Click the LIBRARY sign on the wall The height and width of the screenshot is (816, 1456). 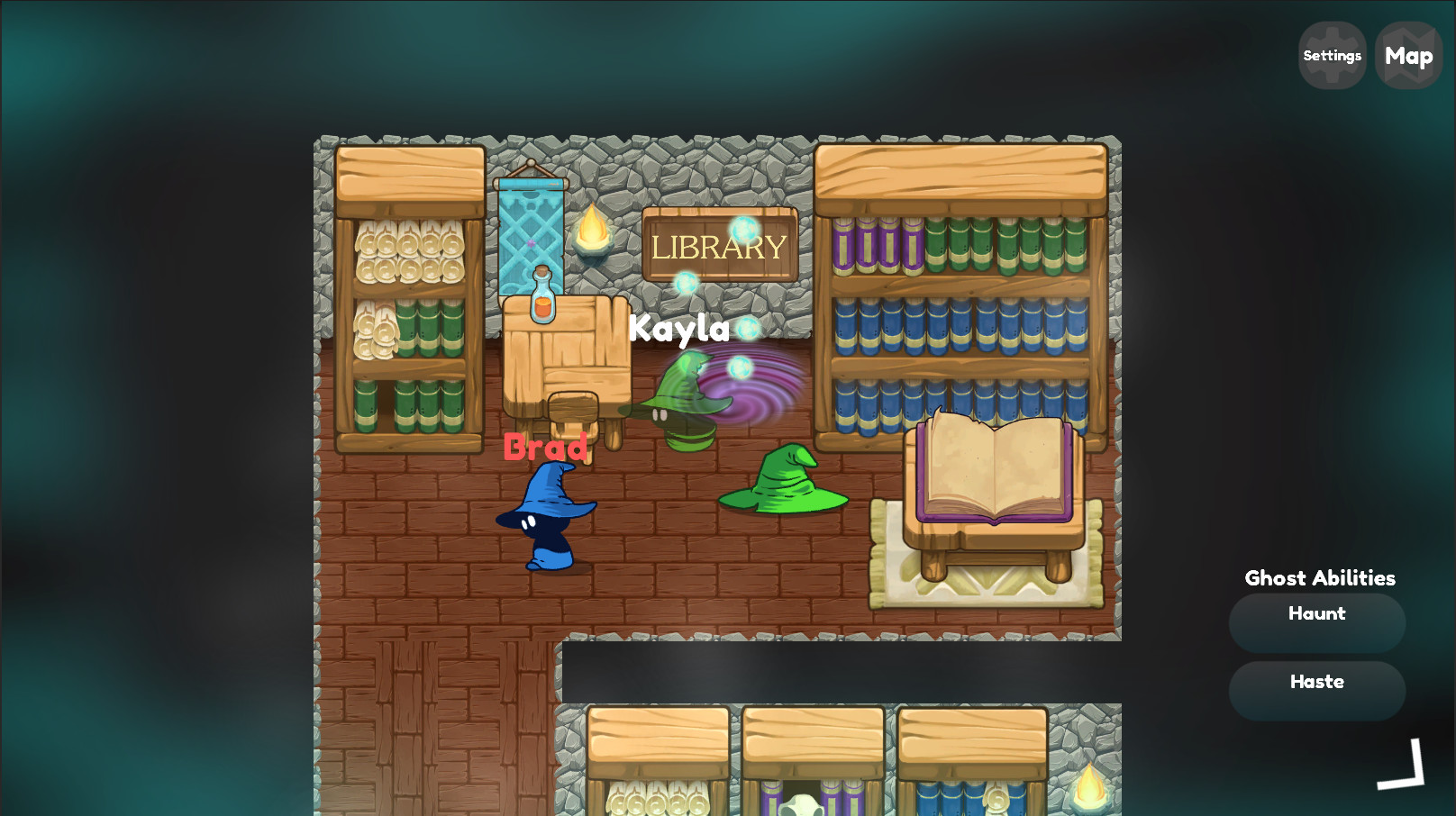point(718,245)
